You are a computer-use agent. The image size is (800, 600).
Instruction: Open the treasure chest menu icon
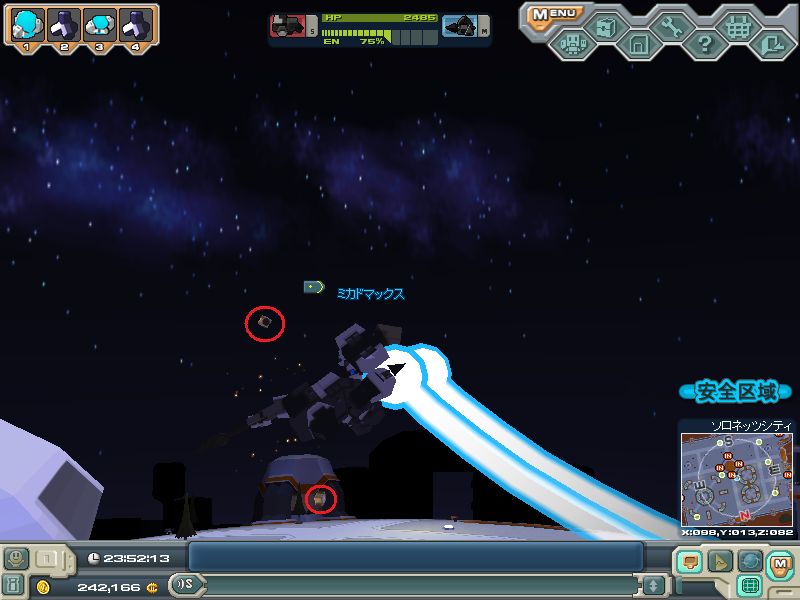tap(605, 27)
